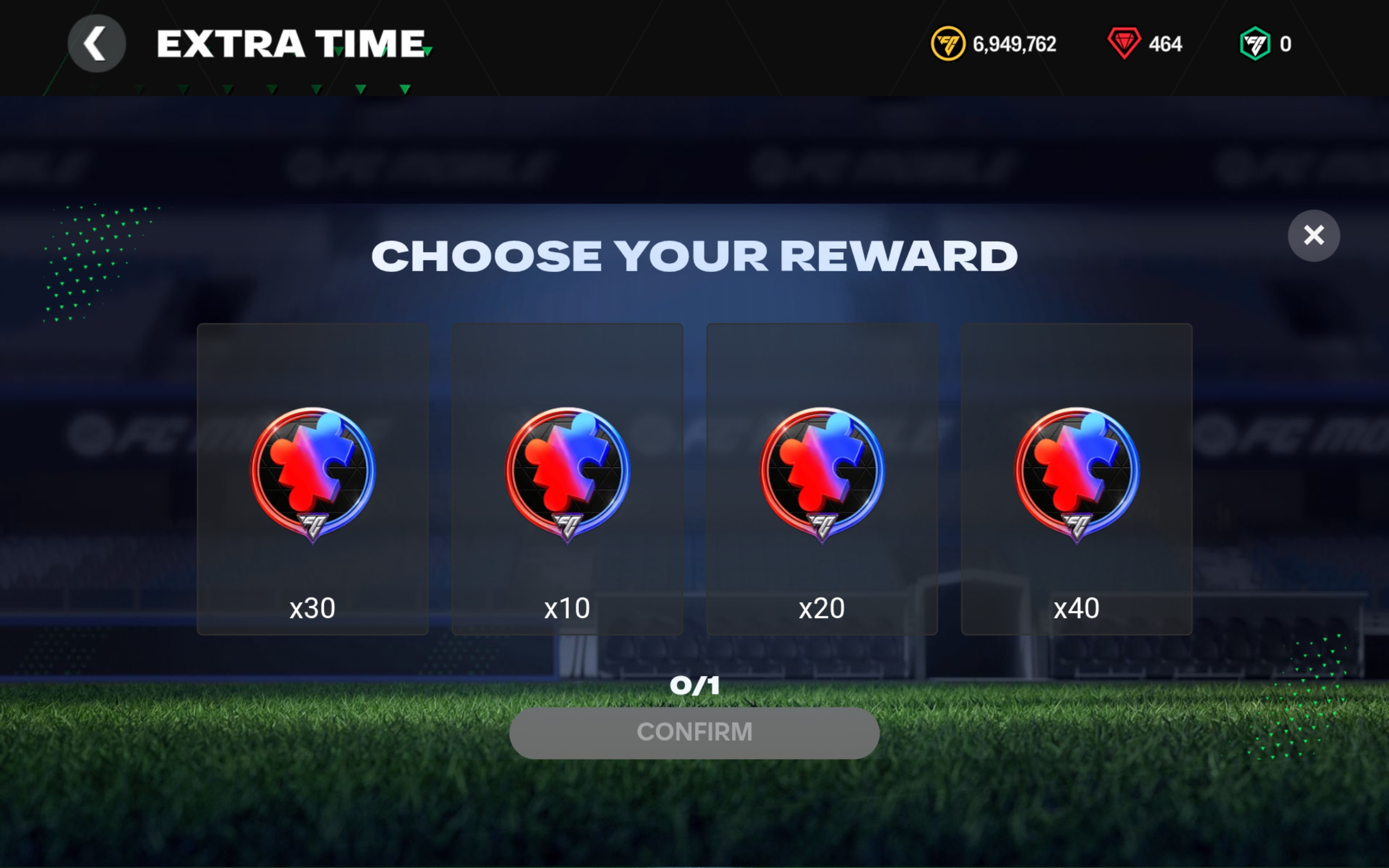This screenshot has width=1389, height=868.
Task: Close the Choose Your Reward dialog
Action: click(x=1313, y=235)
